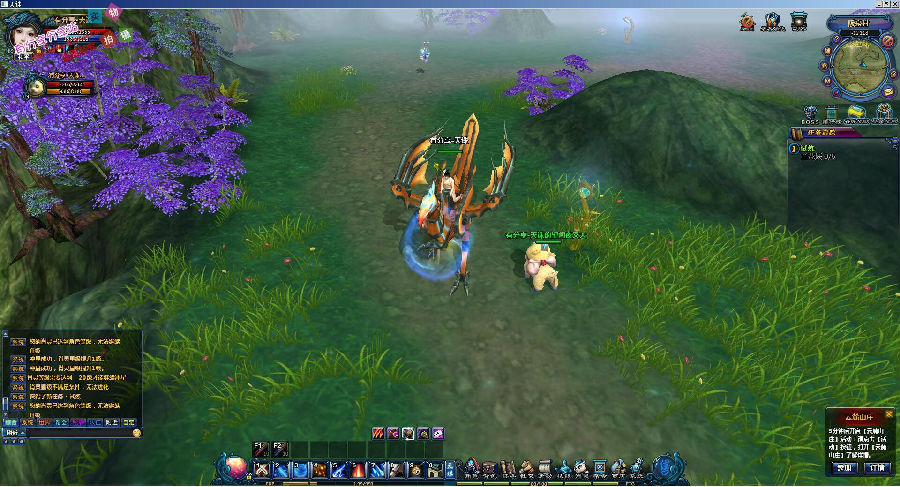
Task: Use the F1 quick item slot
Action: pyautogui.click(x=261, y=449)
